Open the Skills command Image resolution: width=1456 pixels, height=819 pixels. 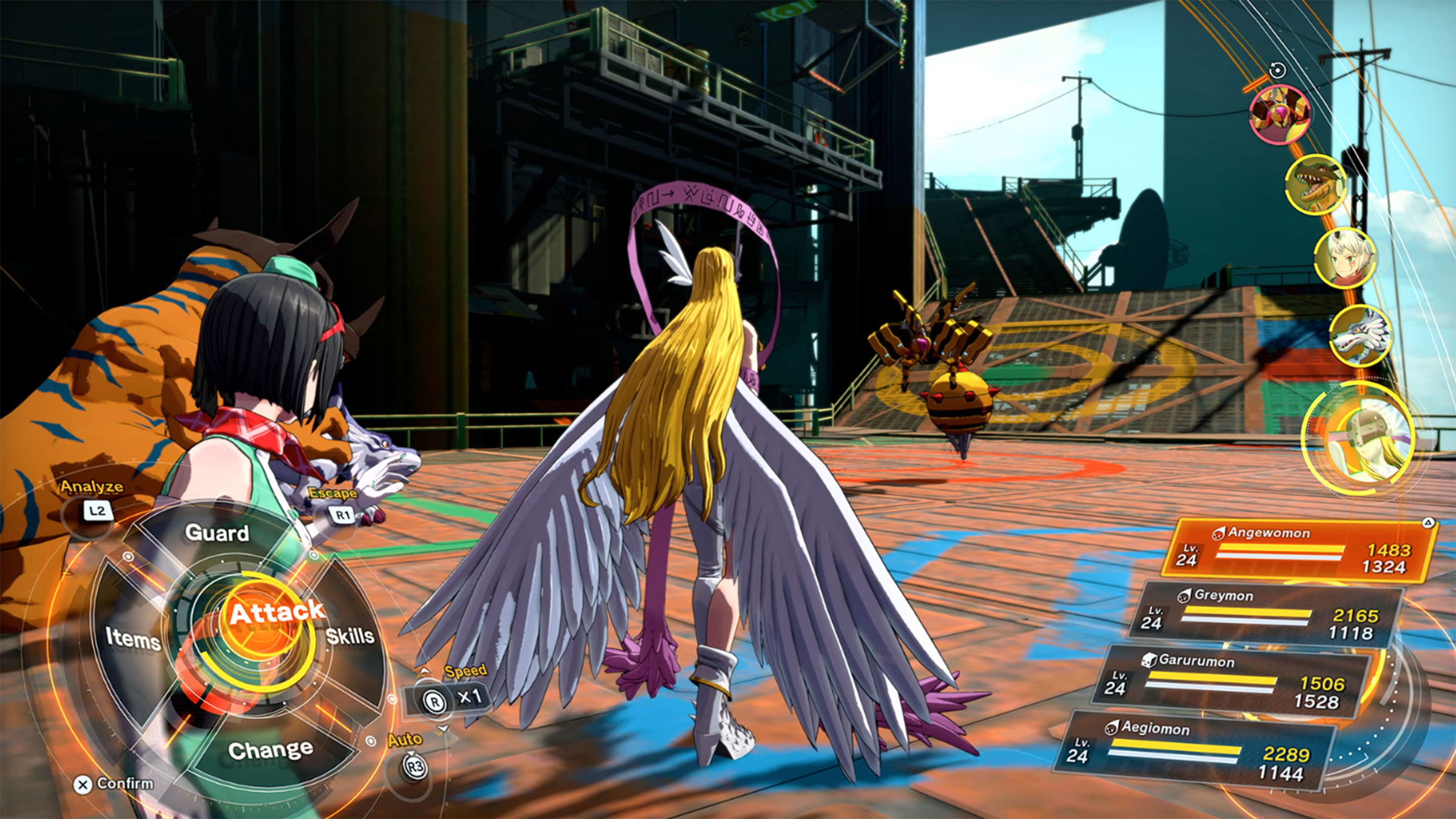point(350,636)
